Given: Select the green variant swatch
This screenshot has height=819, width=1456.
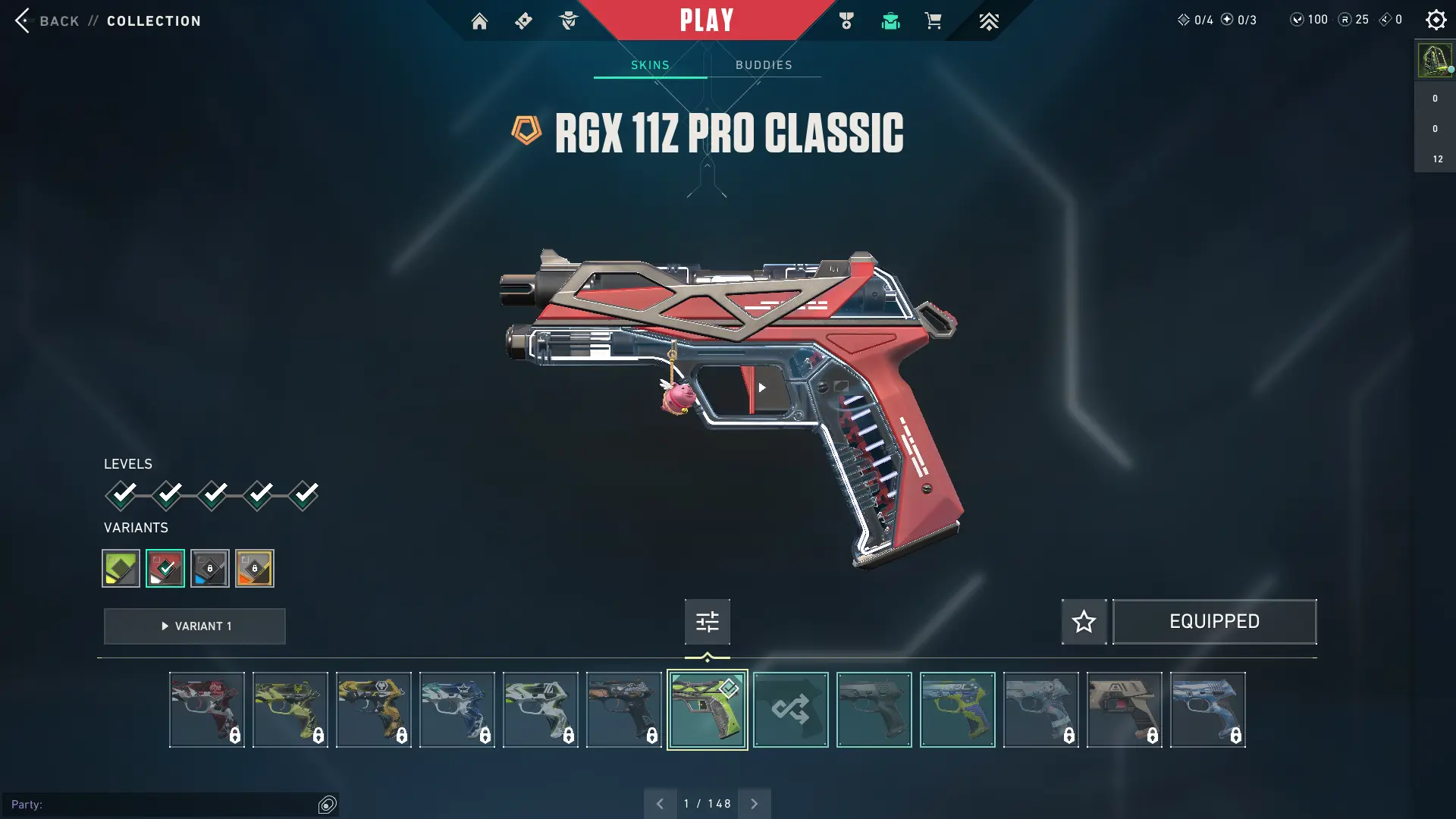Looking at the screenshot, I should tap(121, 568).
